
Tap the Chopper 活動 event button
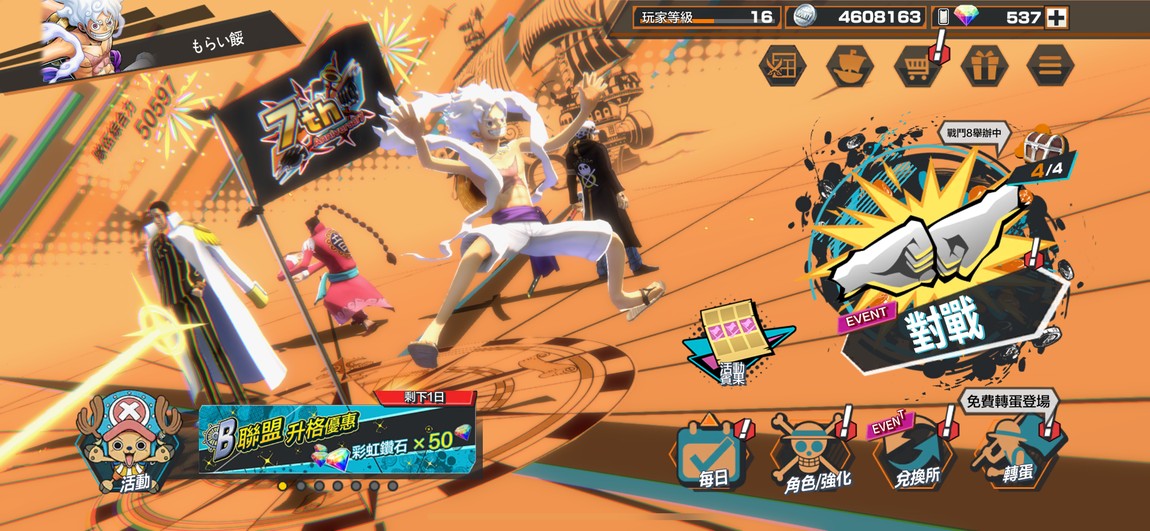tap(128, 443)
